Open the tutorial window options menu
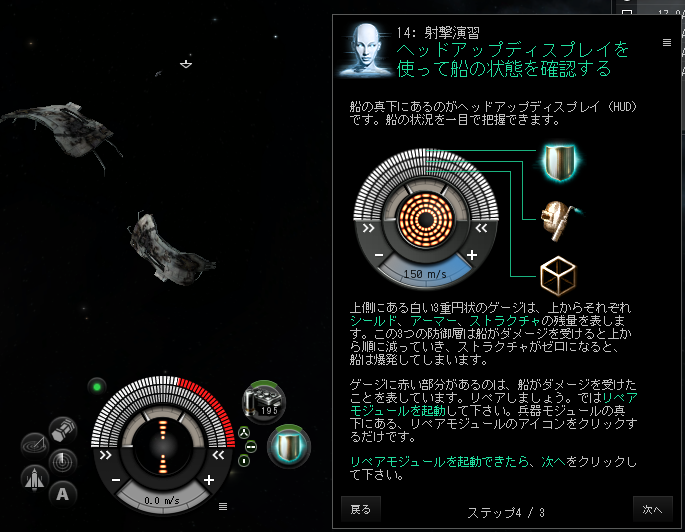The height and width of the screenshot is (532, 685). click(667, 42)
